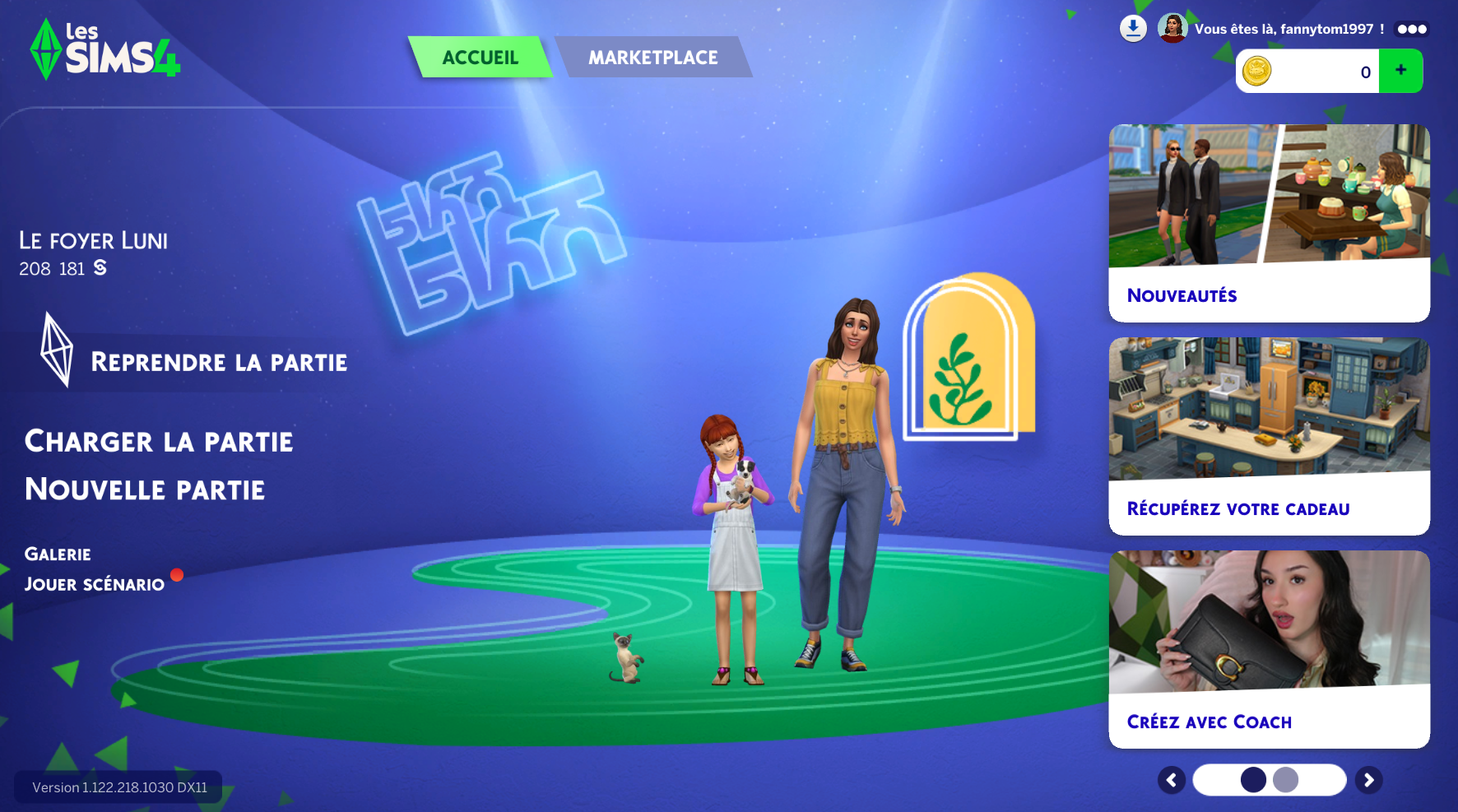This screenshot has height=812, width=1458.
Task: Select the second carousel page dot
Action: [1285, 780]
